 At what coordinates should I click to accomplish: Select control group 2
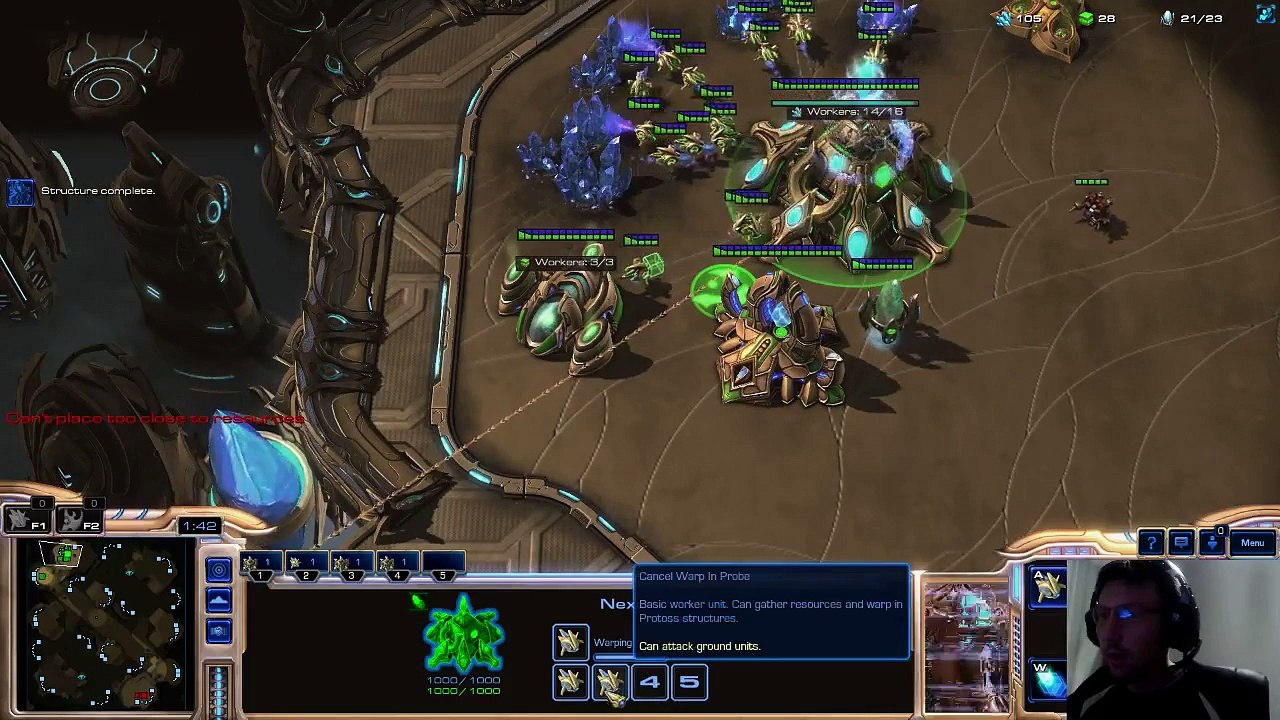(x=305, y=566)
